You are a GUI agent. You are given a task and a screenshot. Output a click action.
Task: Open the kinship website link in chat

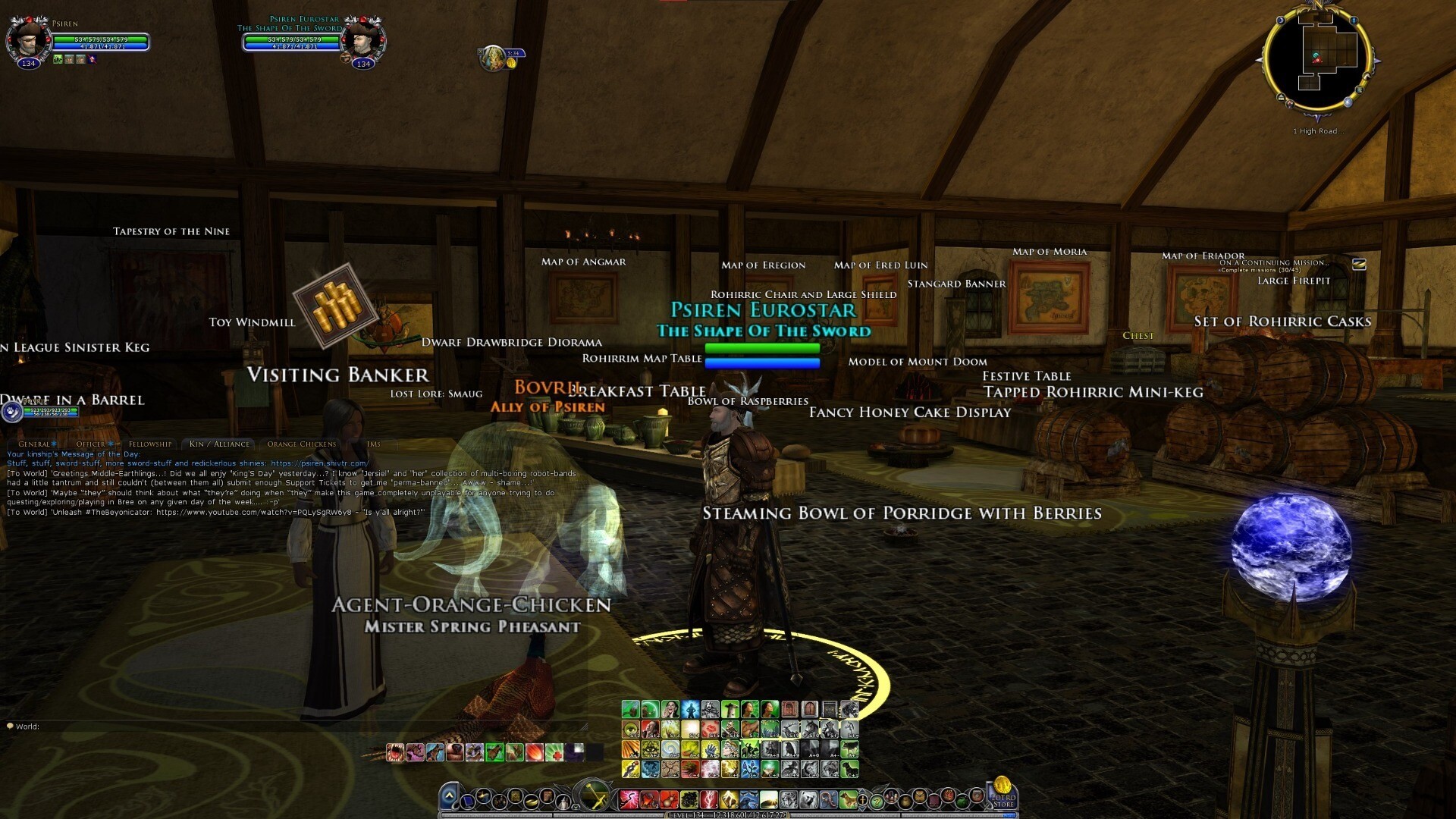pos(319,463)
